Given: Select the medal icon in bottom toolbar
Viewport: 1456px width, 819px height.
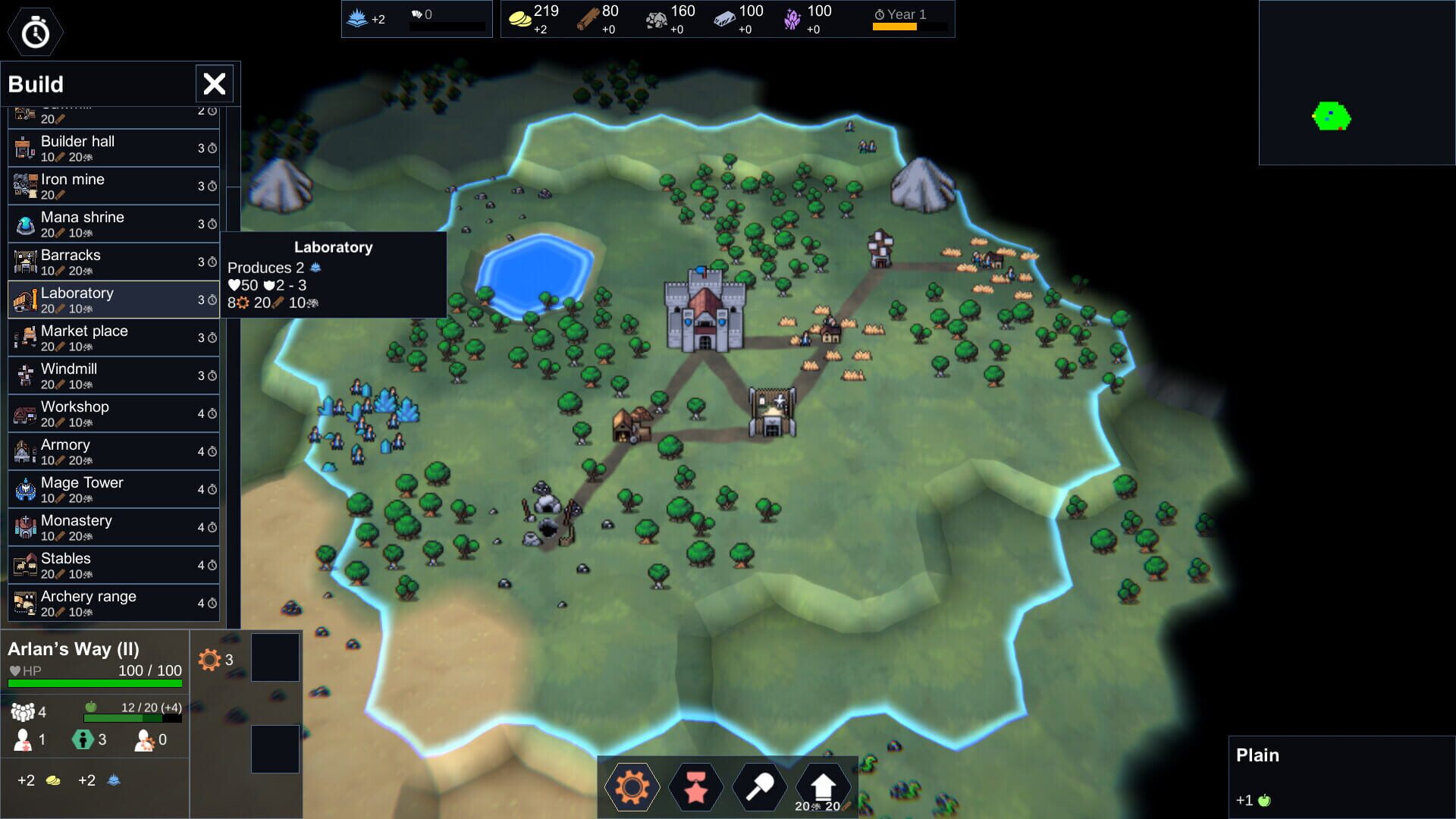Looking at the screenshot, I should click(x=695, y=787).
